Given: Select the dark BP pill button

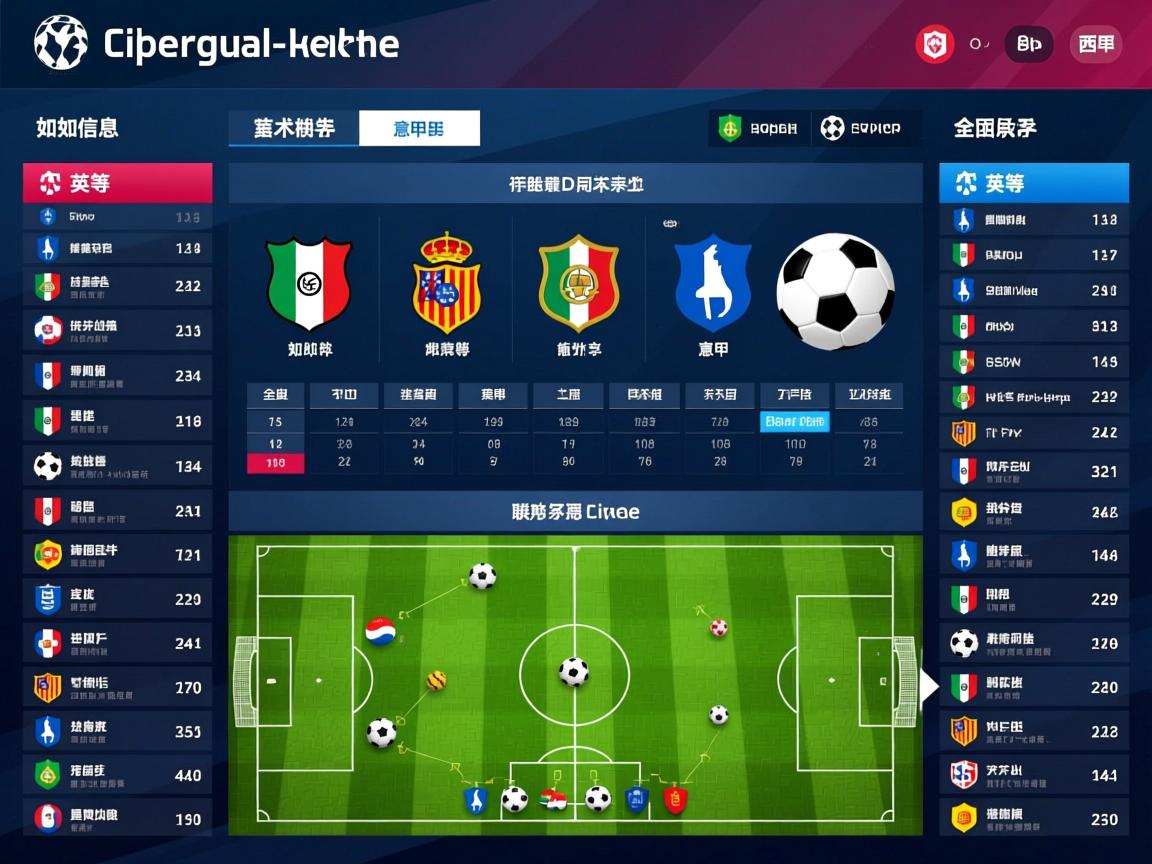Looking at the screenshot, I should click(x=1028, y=45).
